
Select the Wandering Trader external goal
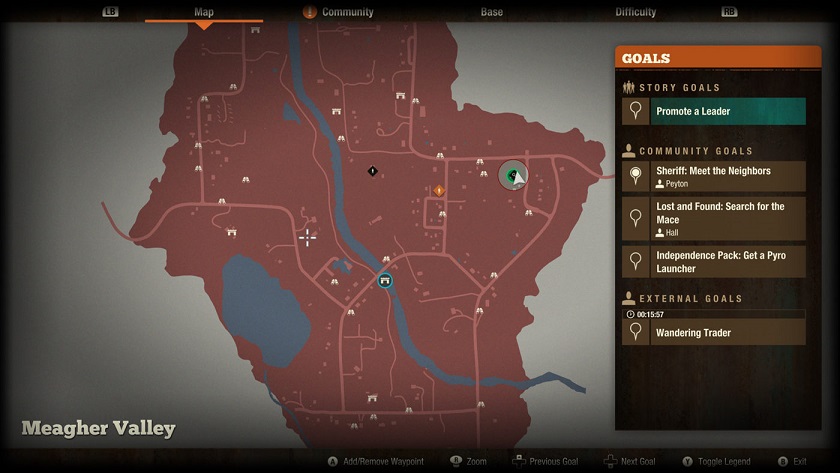714,333
